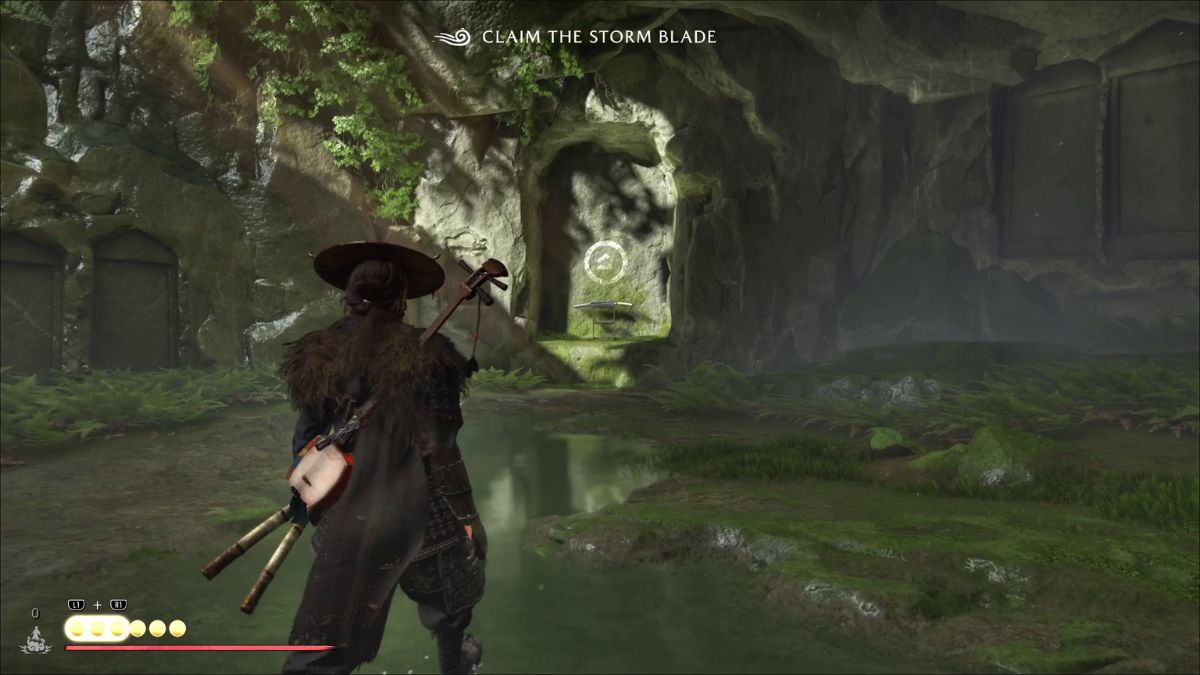Screen dimensions: 1200x675
Task: Click the circular objective waypoint marker
Action: [605, 262]
